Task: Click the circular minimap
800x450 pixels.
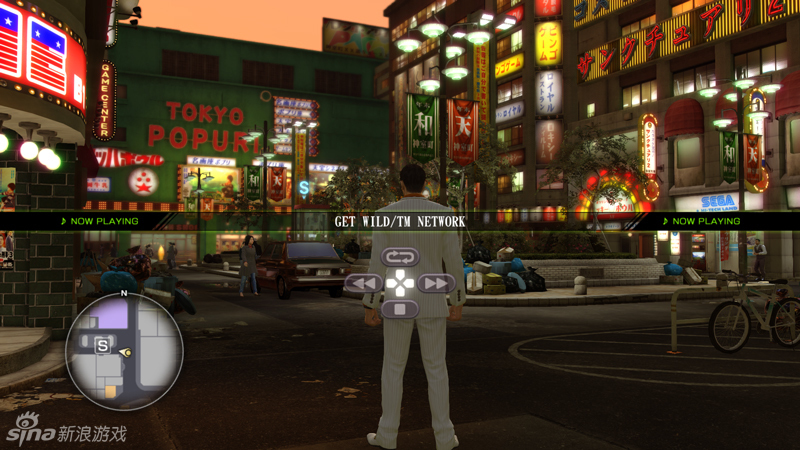Action: click(124, 352)
